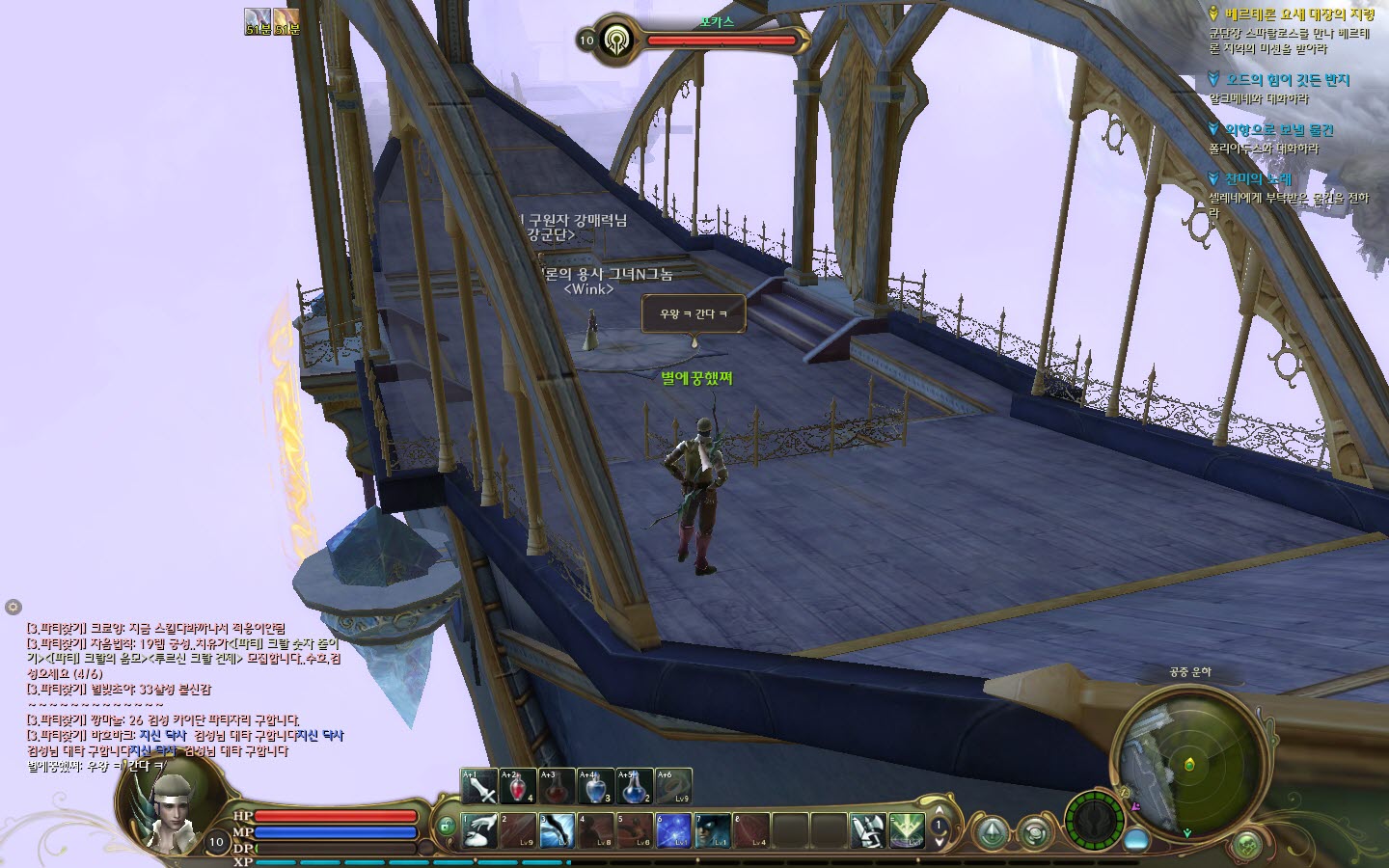Click the round arrow menu button
The height and width of the screenshot is (868, 1389).
point(992,831)
